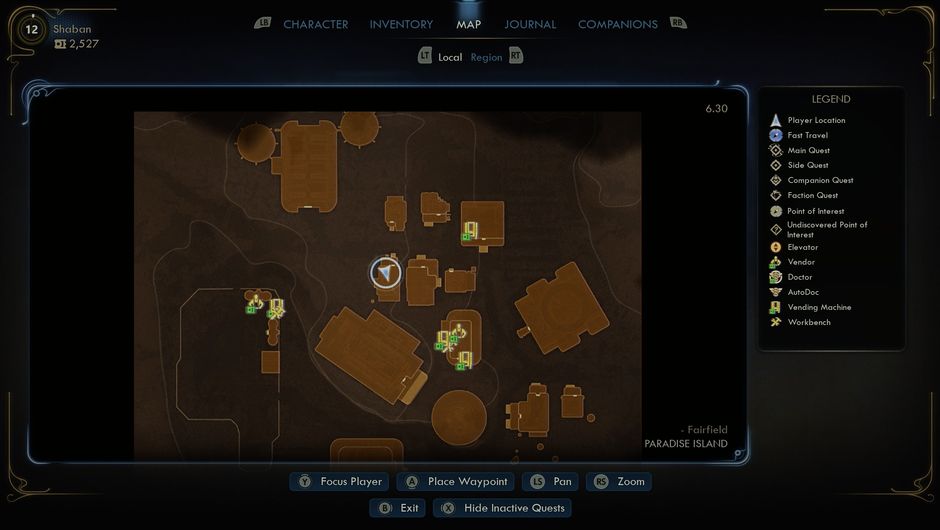
Task: Select the Fast Travel legend entry
Action: 808,135
